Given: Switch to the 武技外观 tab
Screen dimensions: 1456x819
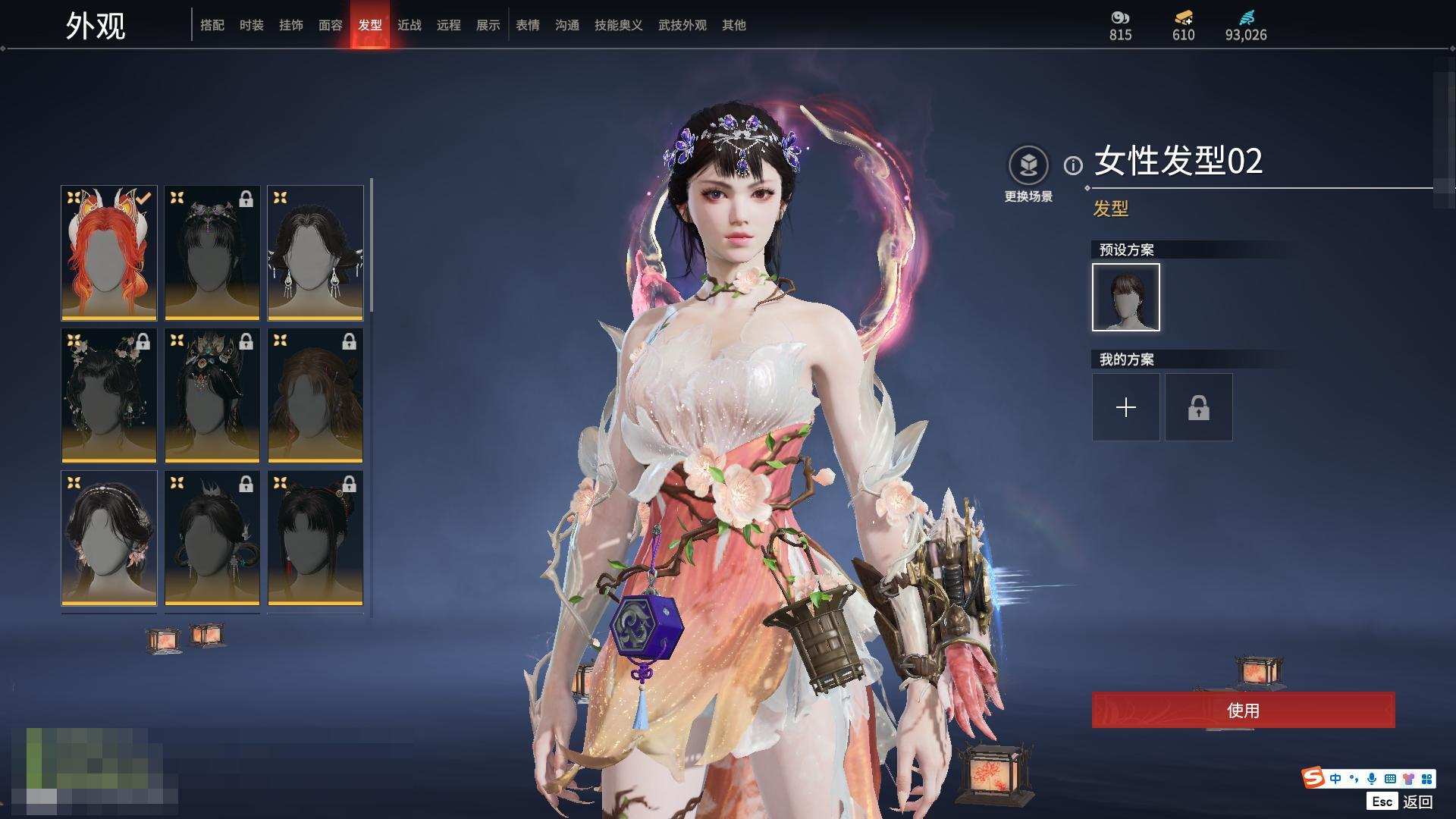Looking at the screenshot, I should pyautogui.click(x=682, y=25).
